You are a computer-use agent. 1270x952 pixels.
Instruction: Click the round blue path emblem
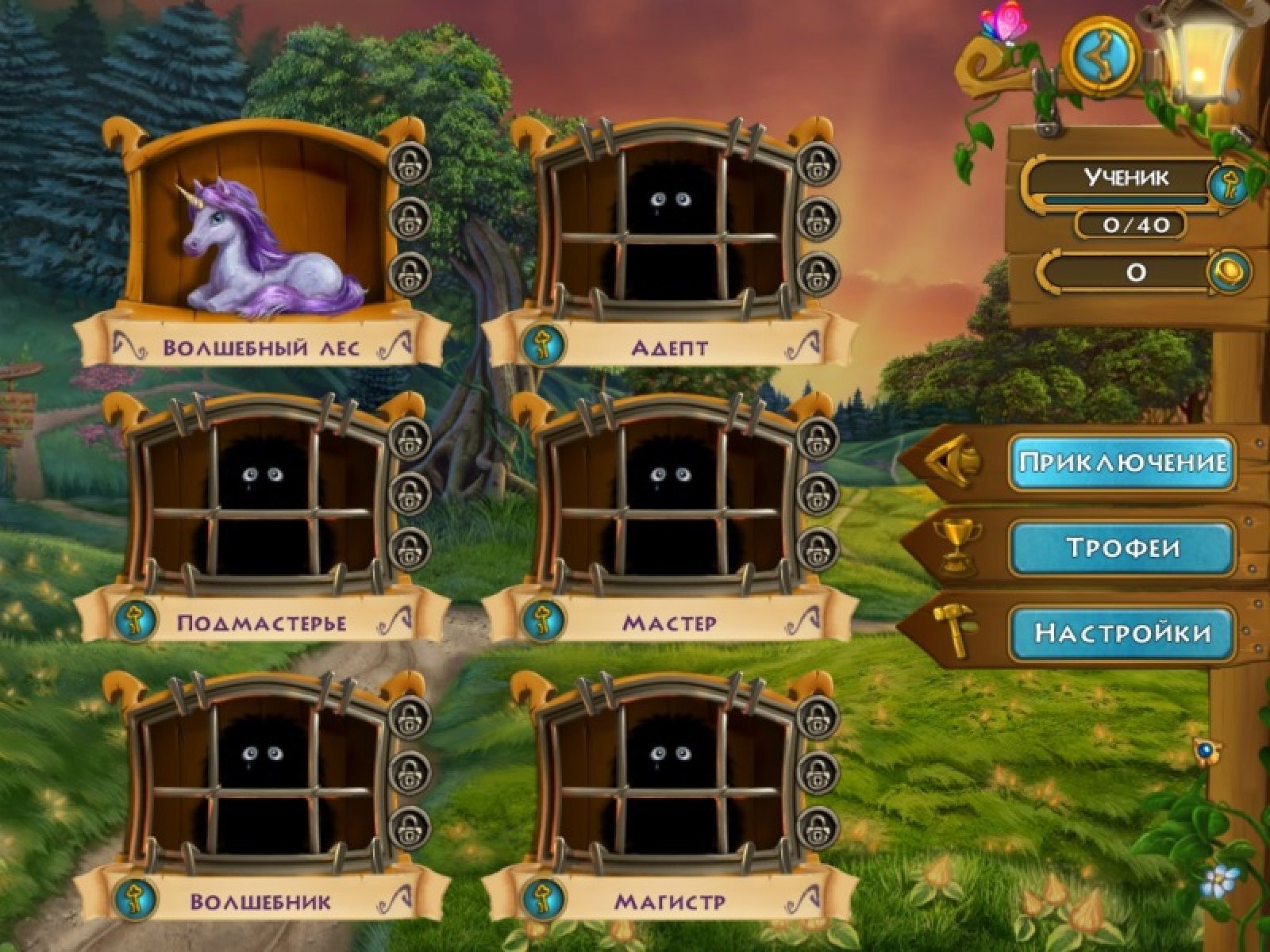coord(1106,54)
